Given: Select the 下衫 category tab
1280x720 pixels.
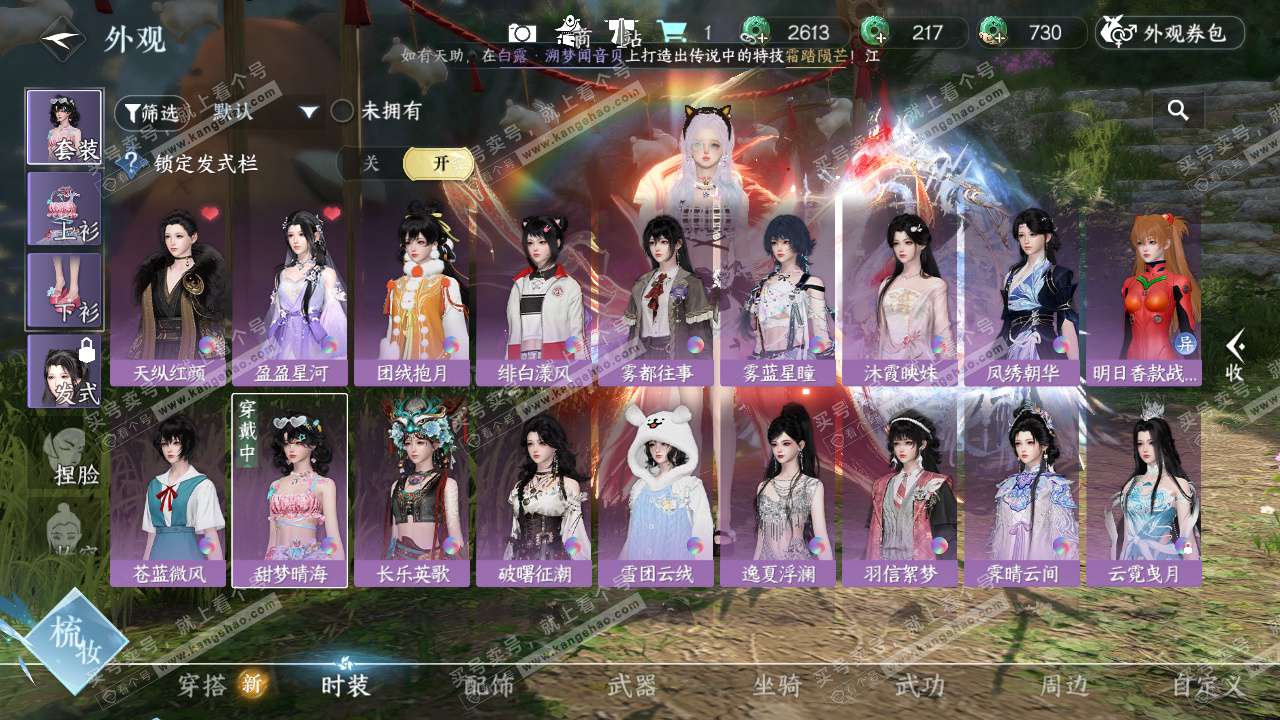Looking at the screenshot, I should coord(64,290).
